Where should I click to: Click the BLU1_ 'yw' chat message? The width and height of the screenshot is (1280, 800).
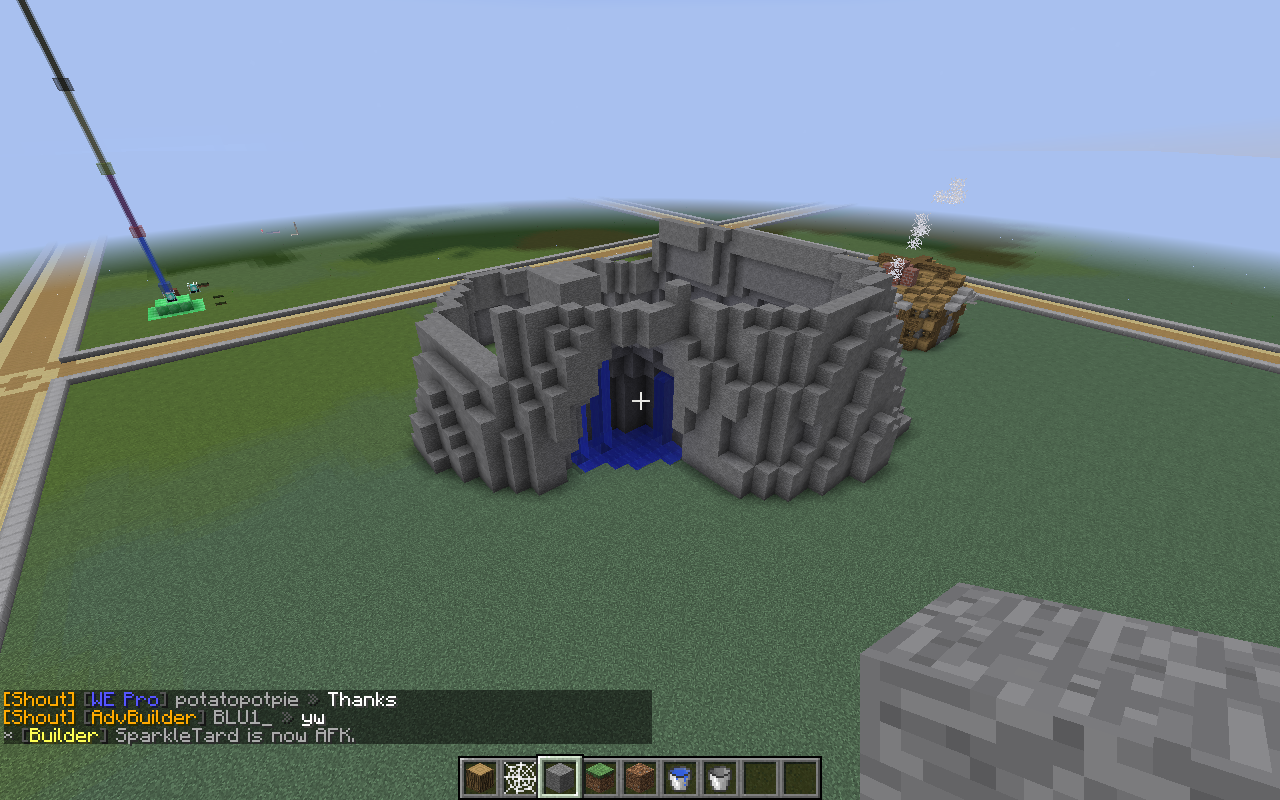tap(164, 718)
